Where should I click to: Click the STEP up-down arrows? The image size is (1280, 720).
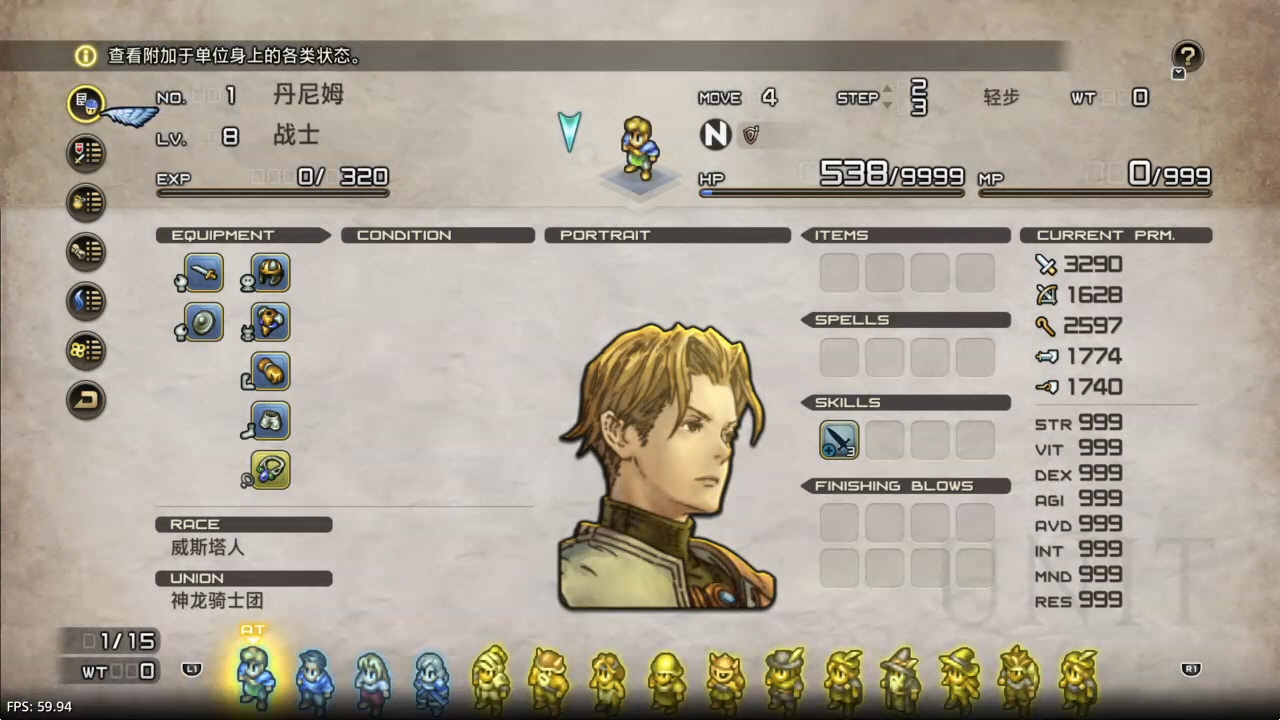(x=886, y=98)
